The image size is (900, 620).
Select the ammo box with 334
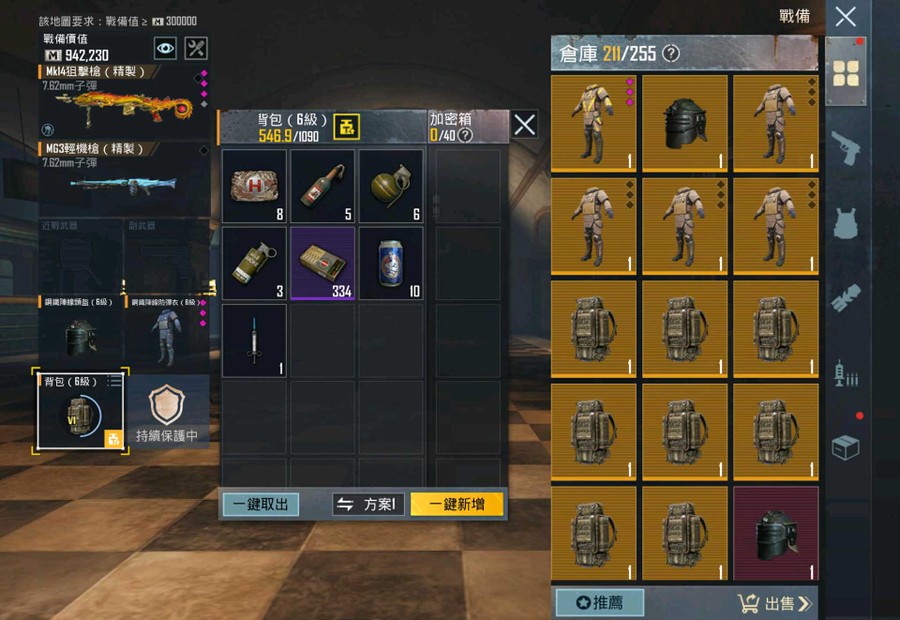[323, 263]
